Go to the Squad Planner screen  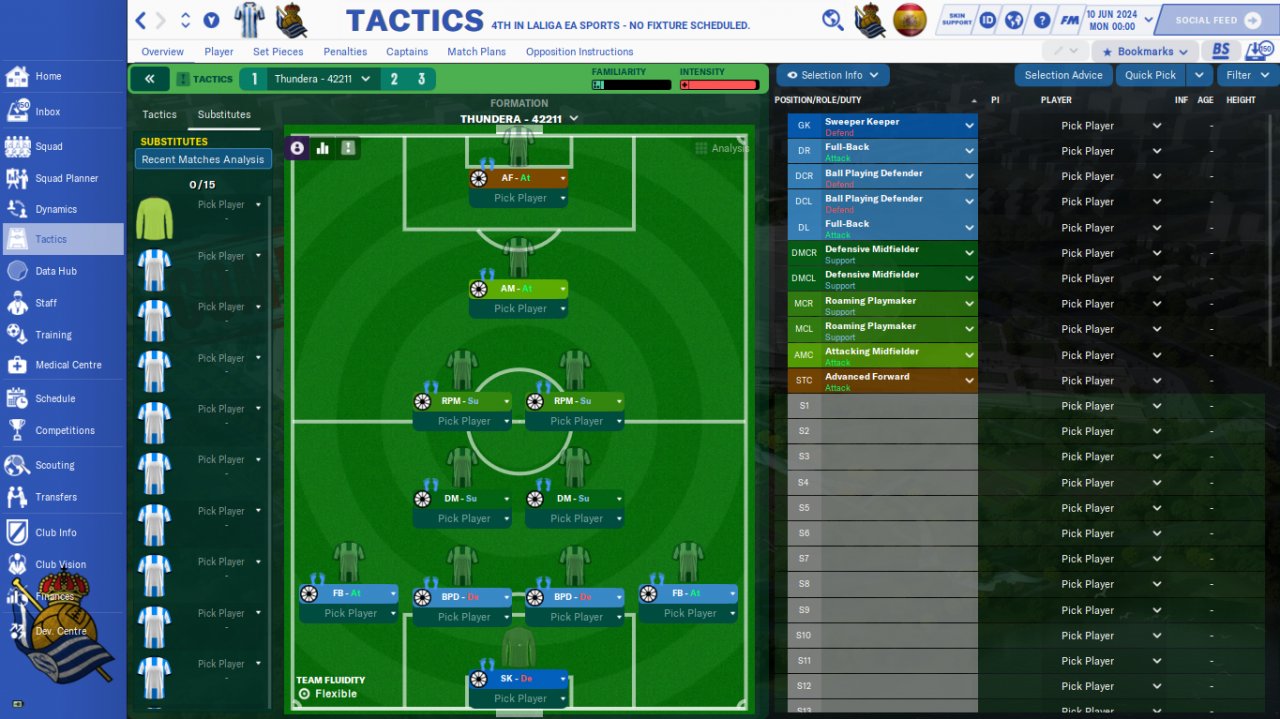[66, 178]
